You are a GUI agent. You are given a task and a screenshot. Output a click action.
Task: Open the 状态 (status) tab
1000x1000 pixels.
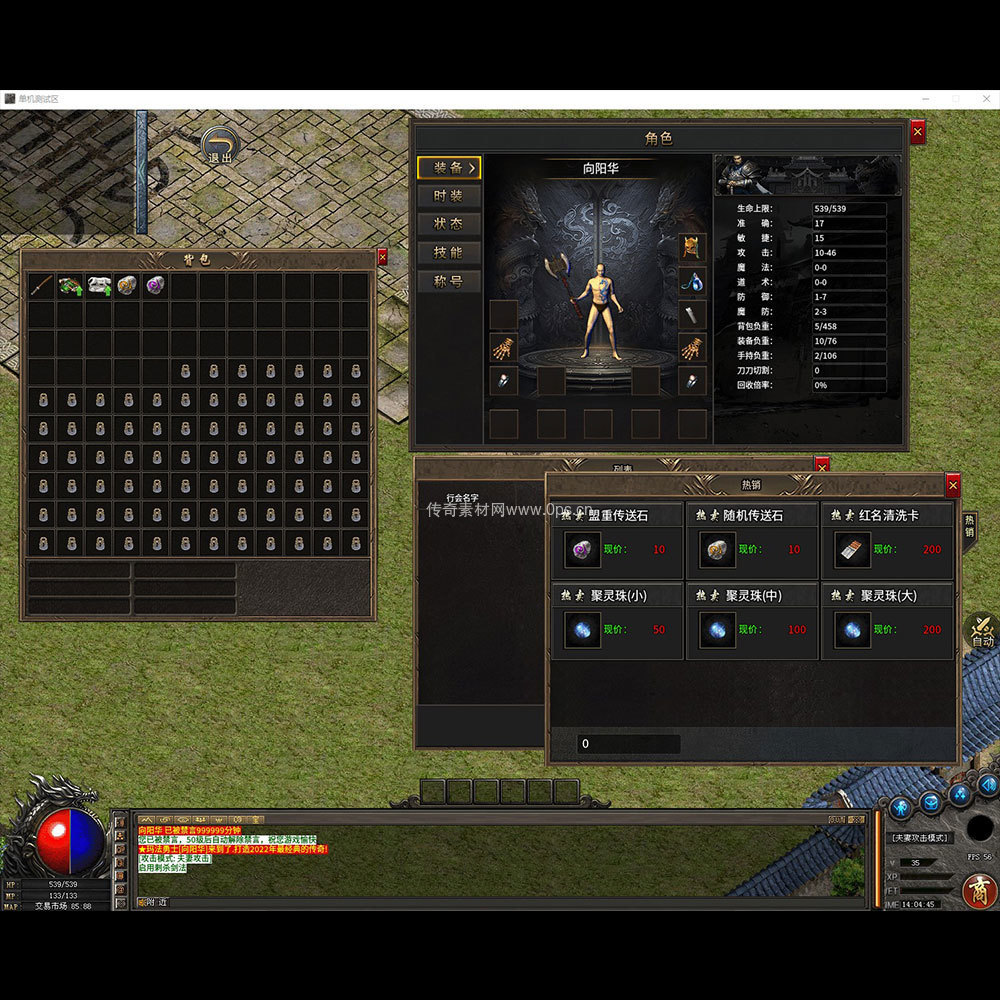click(x=449, y=224)
